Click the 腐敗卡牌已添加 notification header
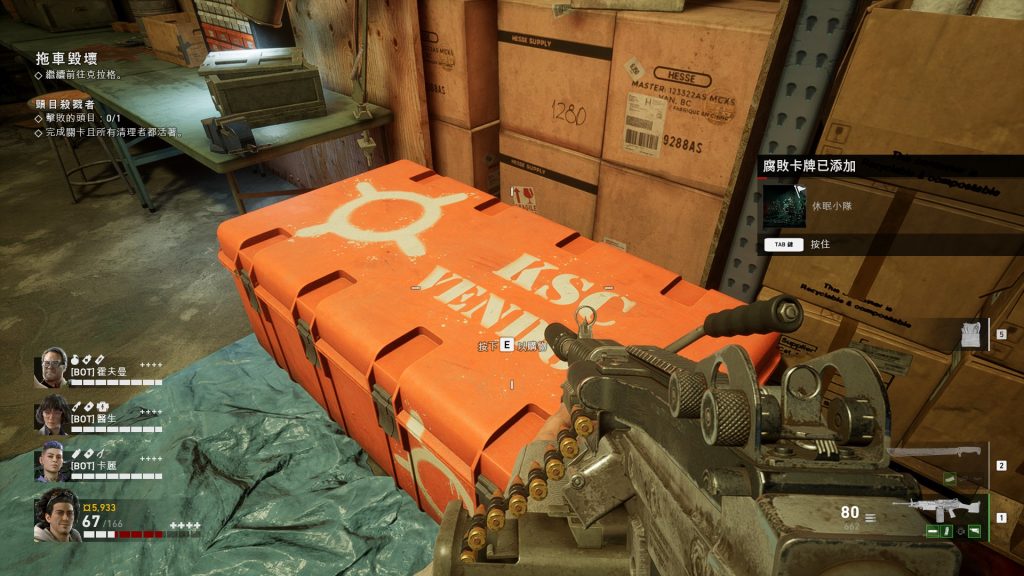The image size is (1024, 576). (809, 167)
